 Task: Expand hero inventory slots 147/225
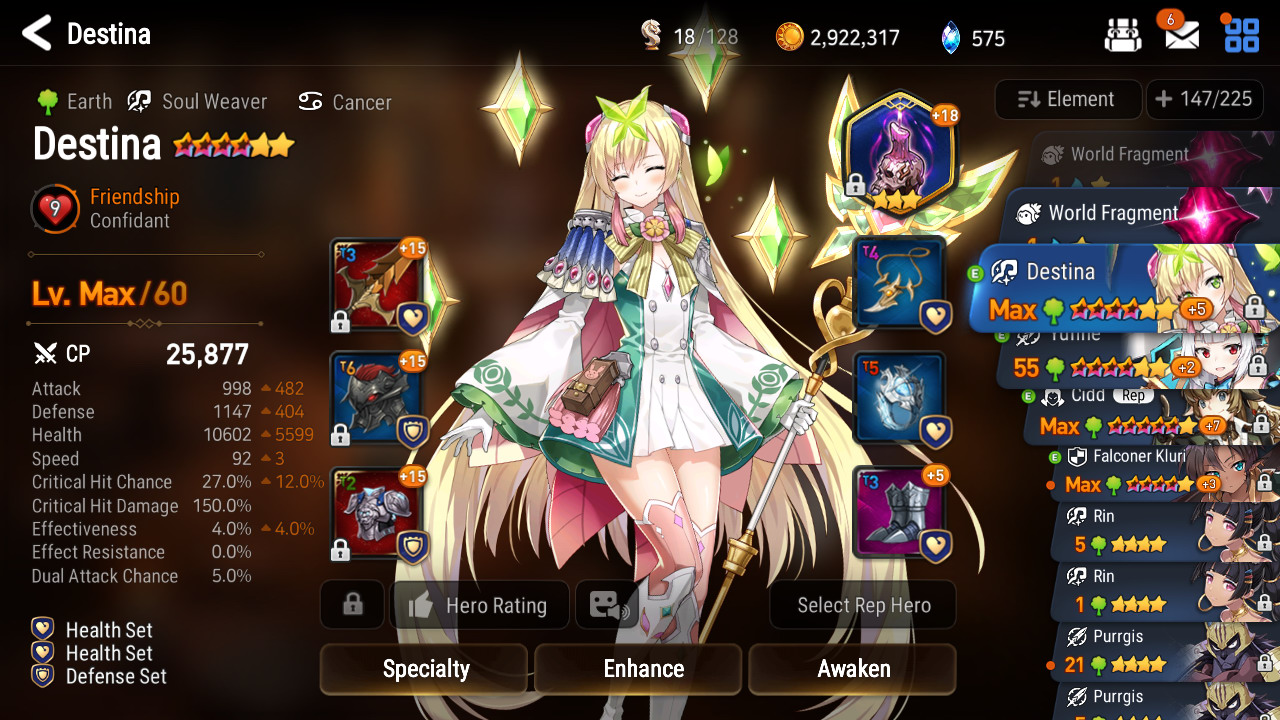(x=1203, y=99)
